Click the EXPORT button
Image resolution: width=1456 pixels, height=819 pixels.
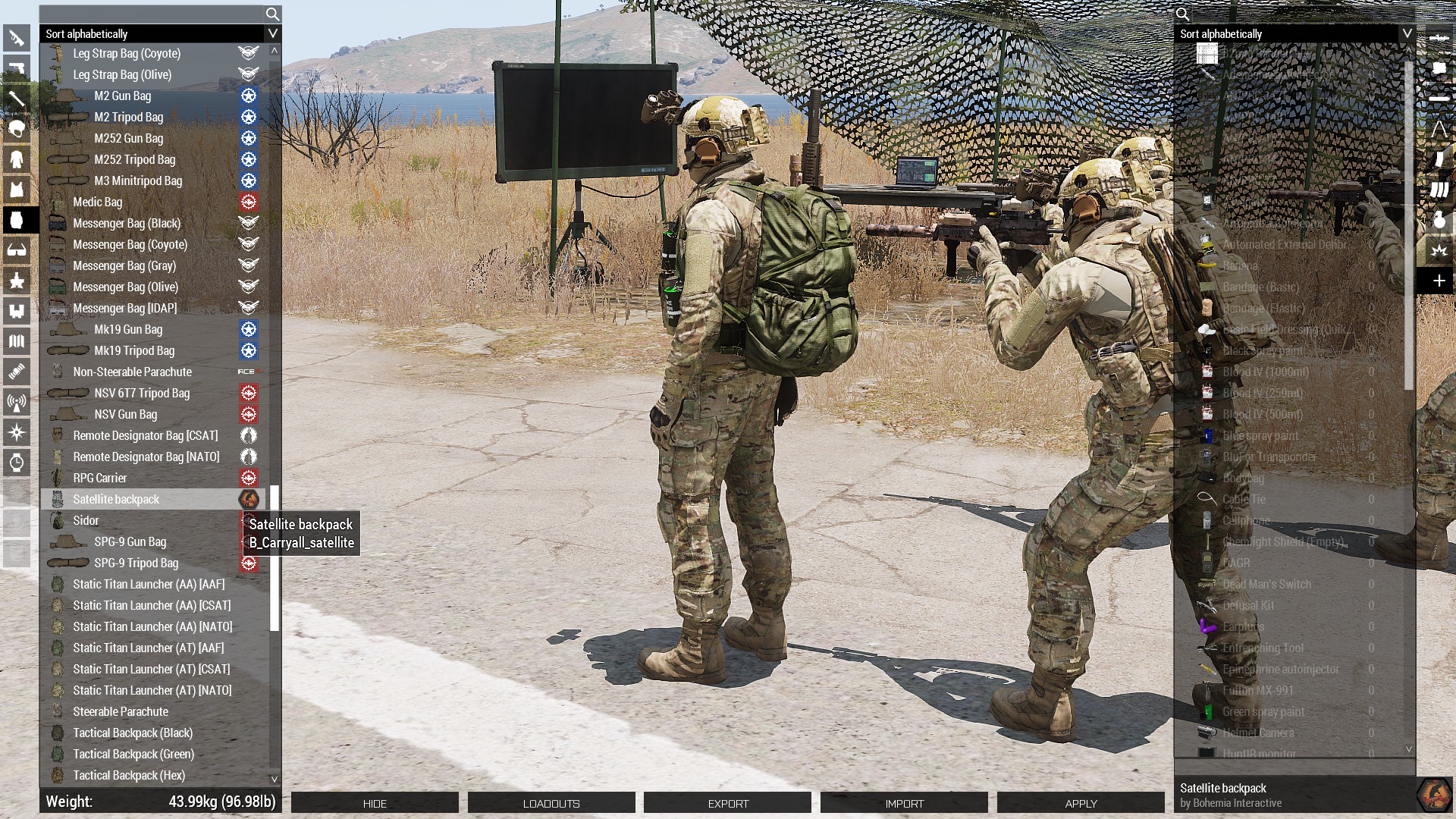(x=728, y=803)
